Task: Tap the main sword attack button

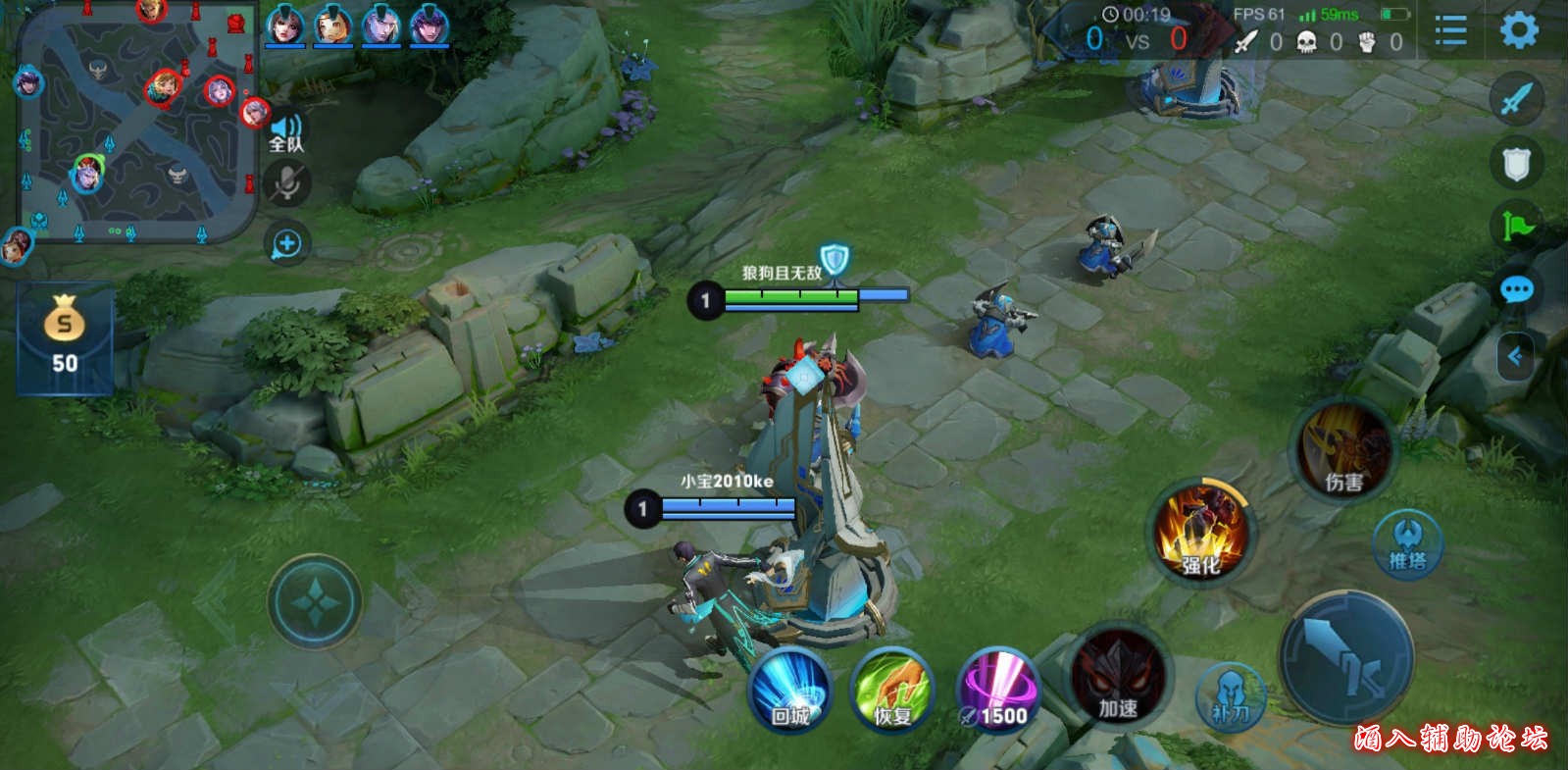Action: pyautogui.click(x=1346, y=657)
